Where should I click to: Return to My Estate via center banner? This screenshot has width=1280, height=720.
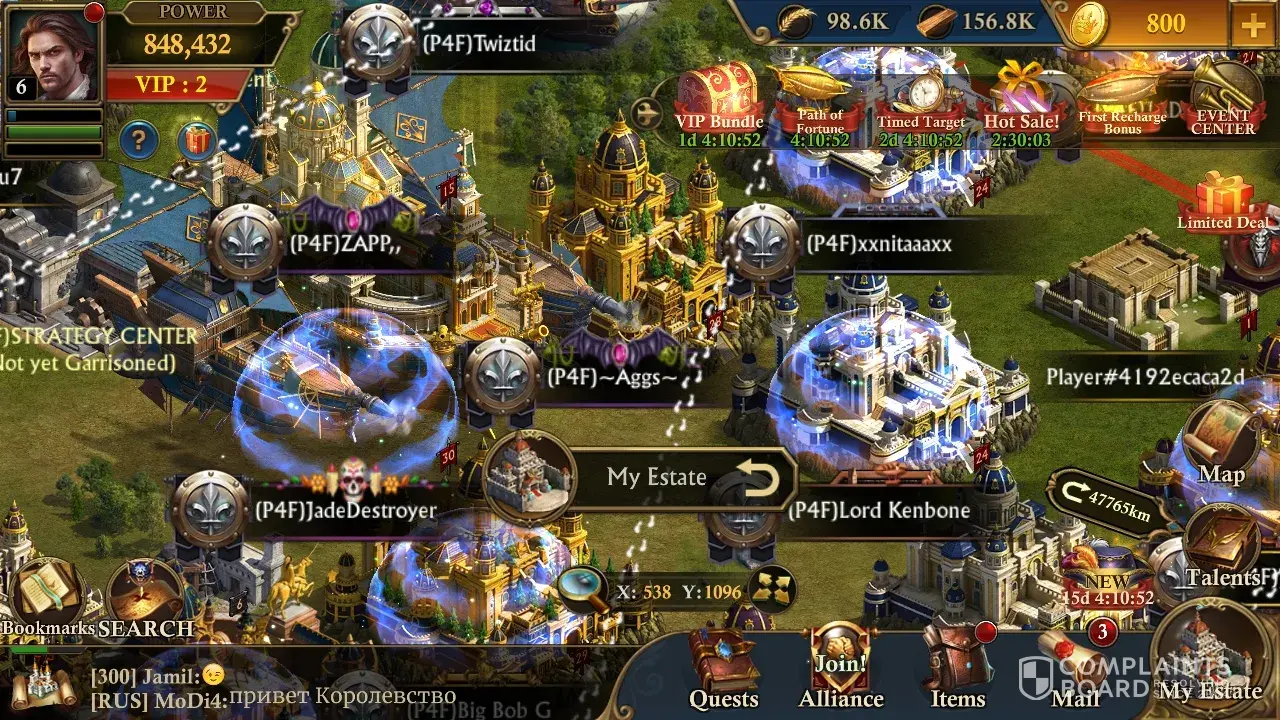(x=655, y=477)
